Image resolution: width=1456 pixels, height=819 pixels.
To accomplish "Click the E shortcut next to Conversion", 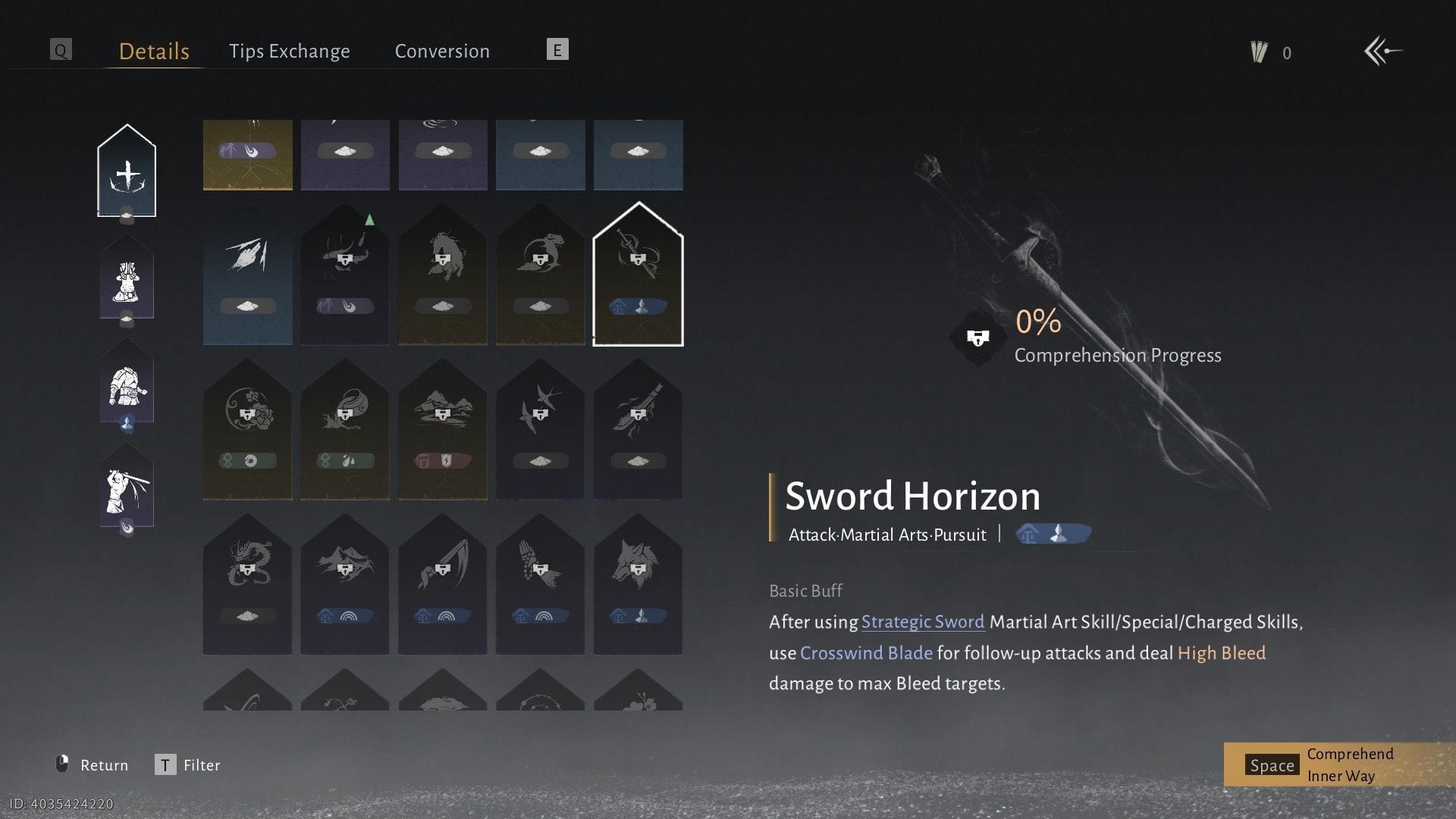I will click(557, 50).
